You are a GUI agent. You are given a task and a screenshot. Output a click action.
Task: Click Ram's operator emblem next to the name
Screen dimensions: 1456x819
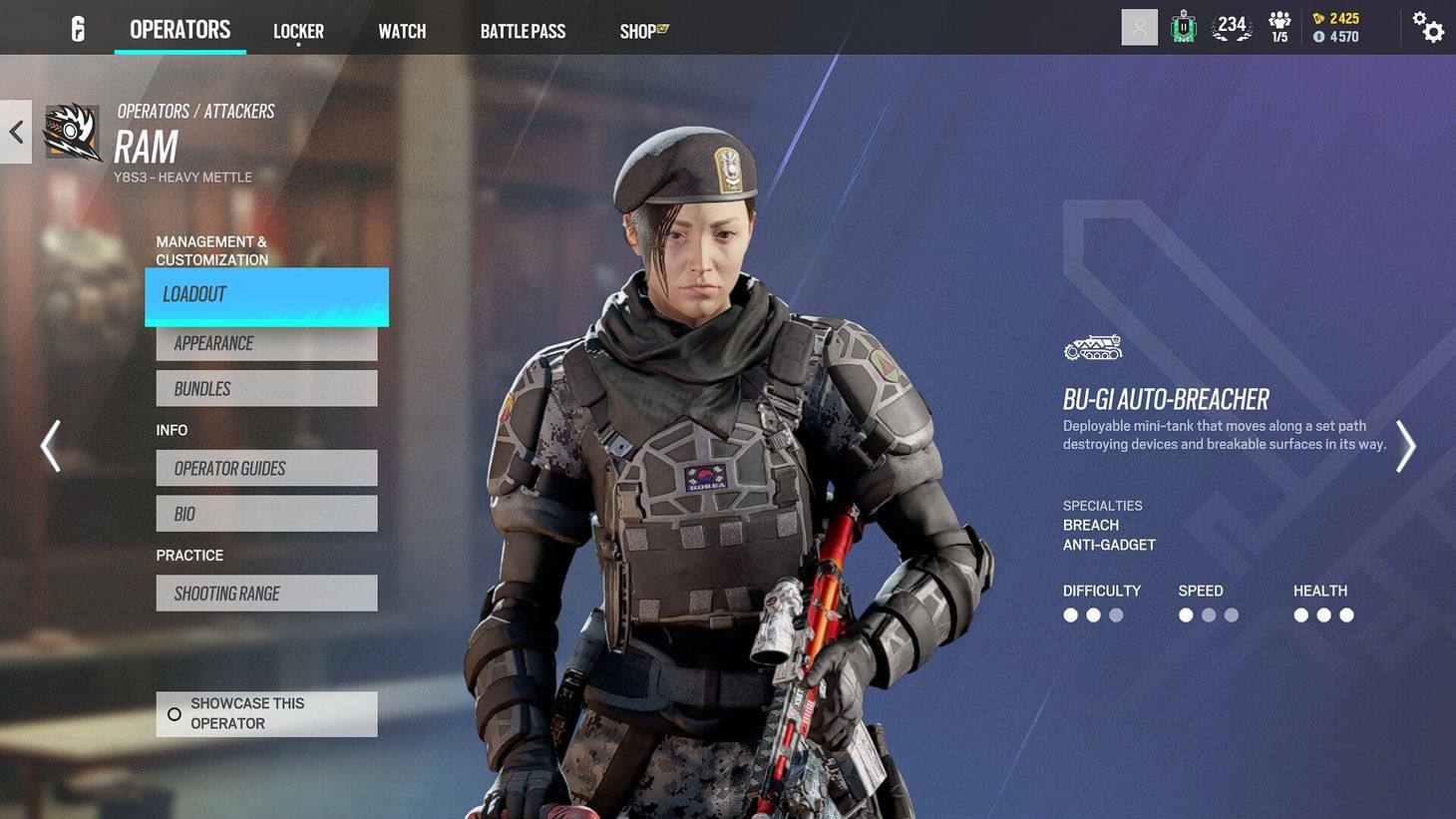point(72,132)
